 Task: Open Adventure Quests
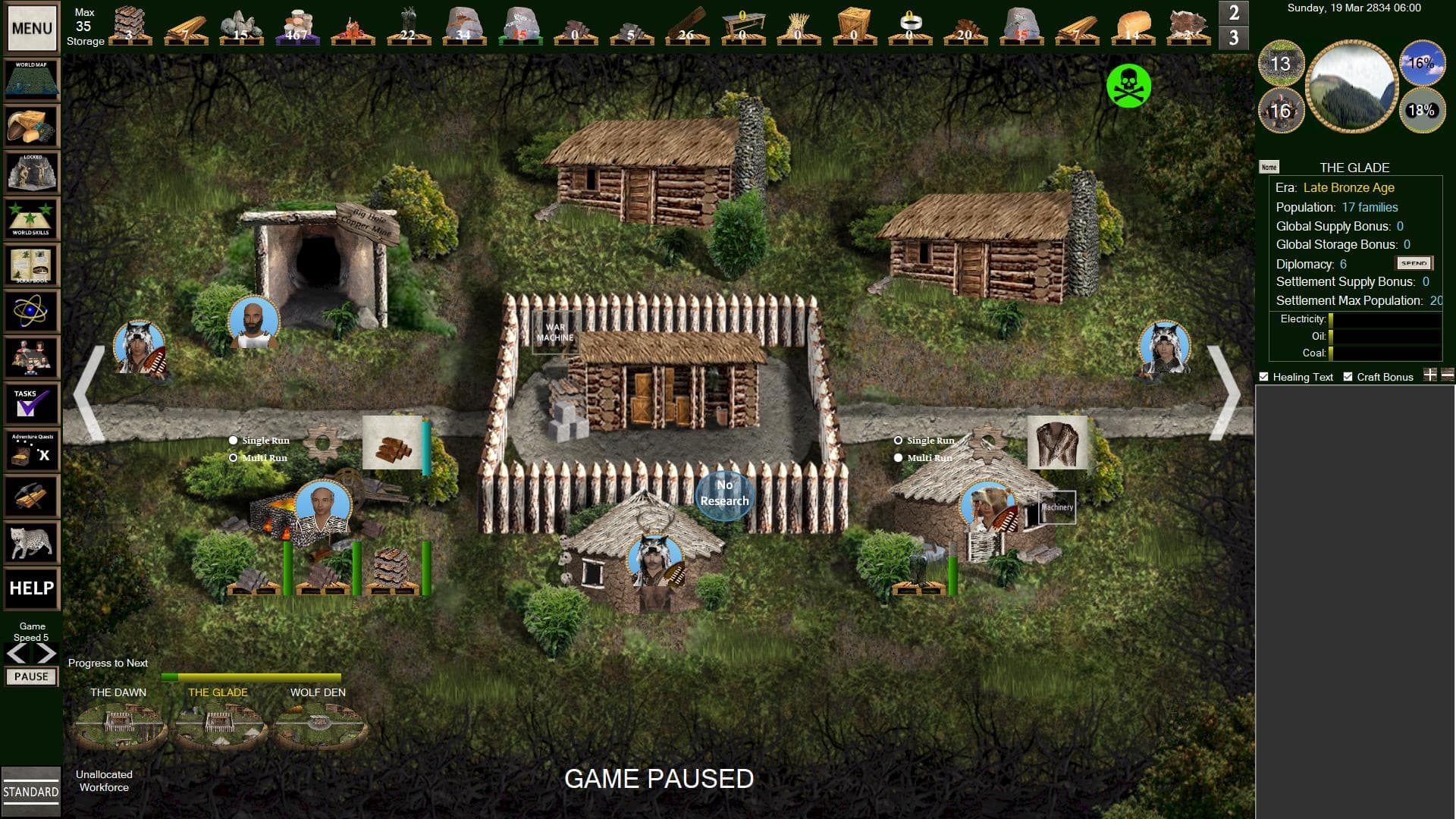(32, 450)
